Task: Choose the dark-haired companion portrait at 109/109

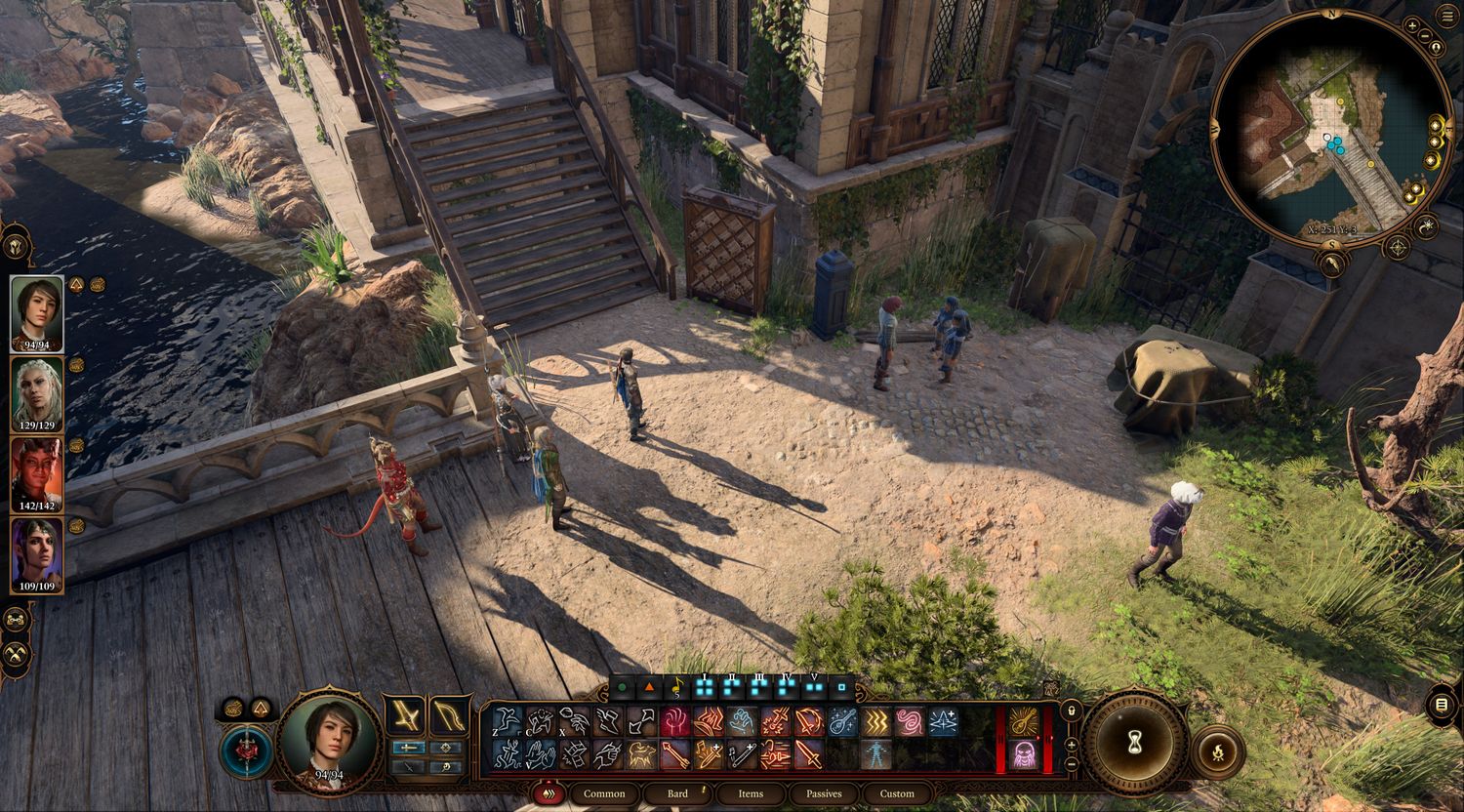Action: click(37, 554)
